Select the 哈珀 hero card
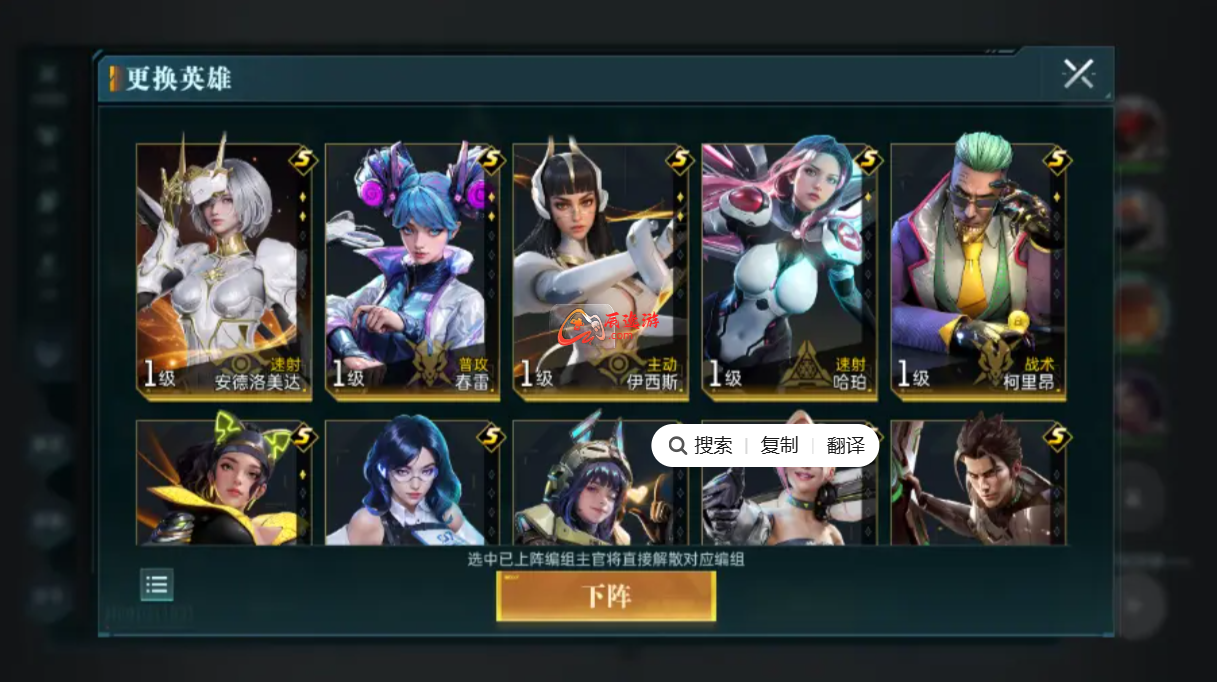Screen dimensions: 1217x682 pyautogui.click(x=789, y=270)
